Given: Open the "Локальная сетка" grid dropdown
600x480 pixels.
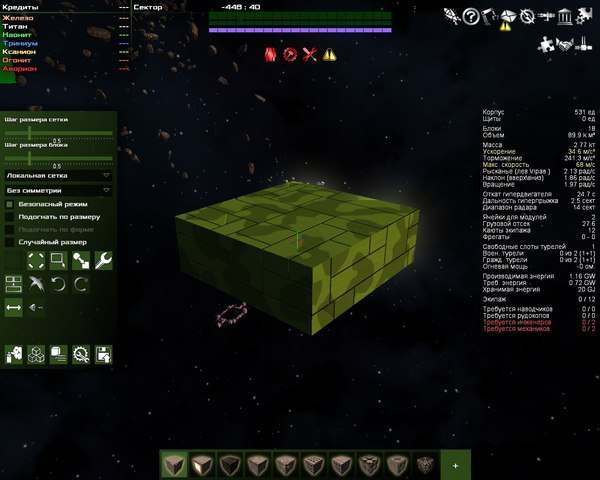Looking at the screenshot, I should (58, 174).
